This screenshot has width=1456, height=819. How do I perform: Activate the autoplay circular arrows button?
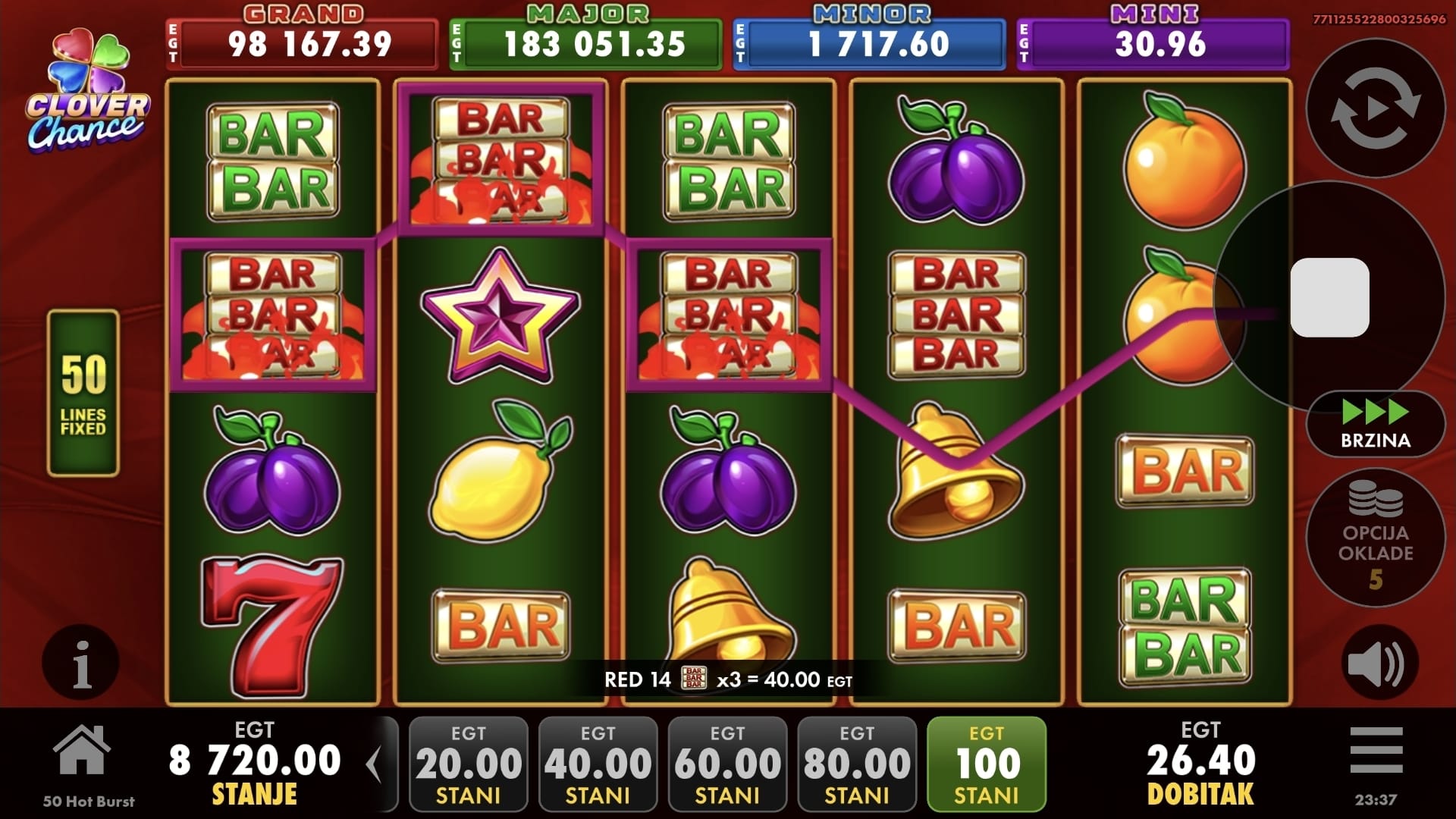(x=1375, y=108)
